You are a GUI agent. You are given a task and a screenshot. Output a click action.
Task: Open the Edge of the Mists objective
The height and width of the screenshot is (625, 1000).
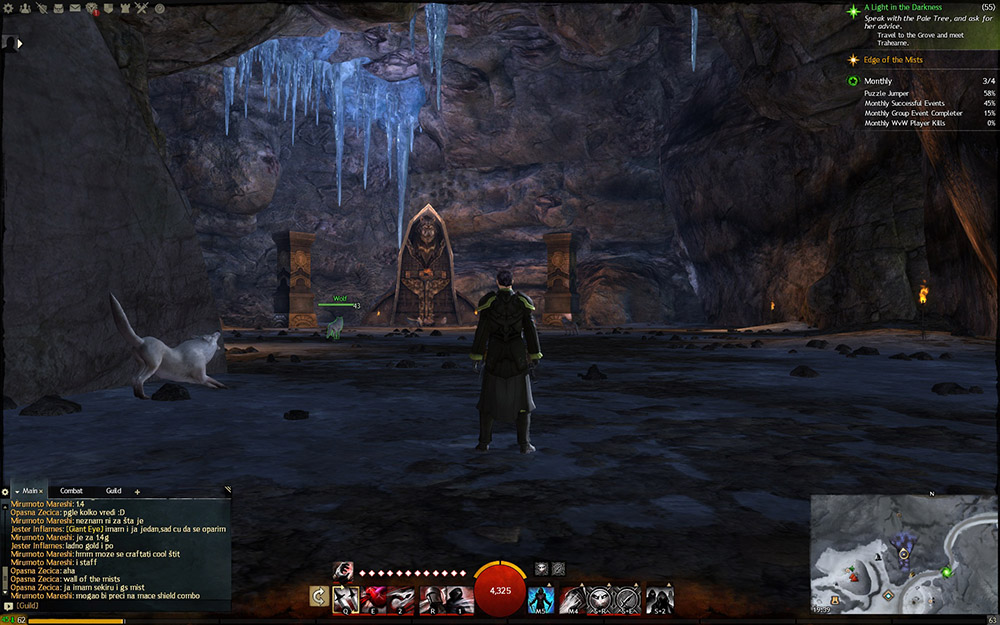click(893, 60)
